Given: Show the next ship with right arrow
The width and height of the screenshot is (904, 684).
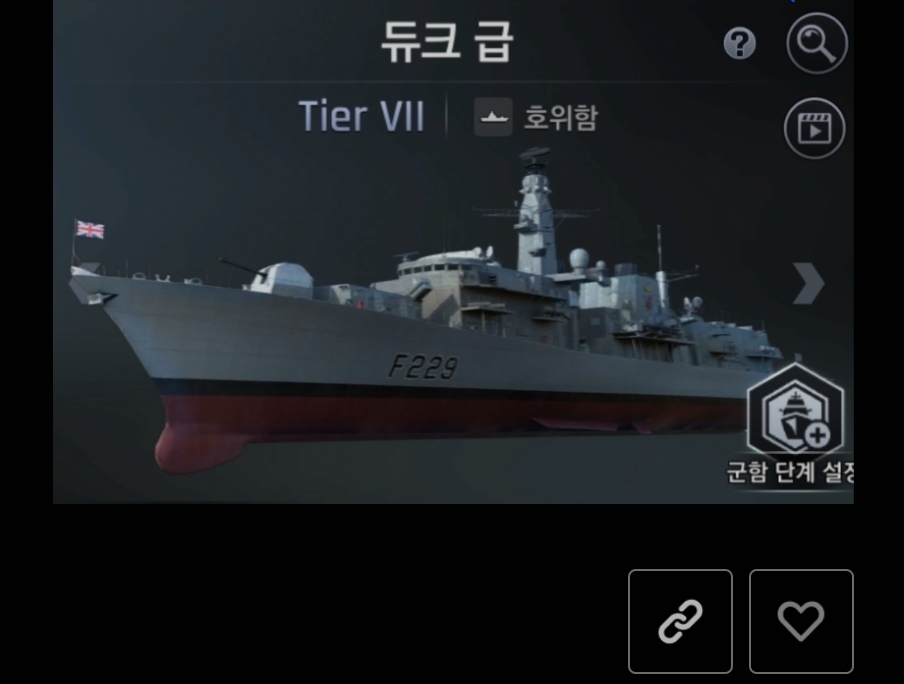Looking at the screenshot, I should 807,283.
